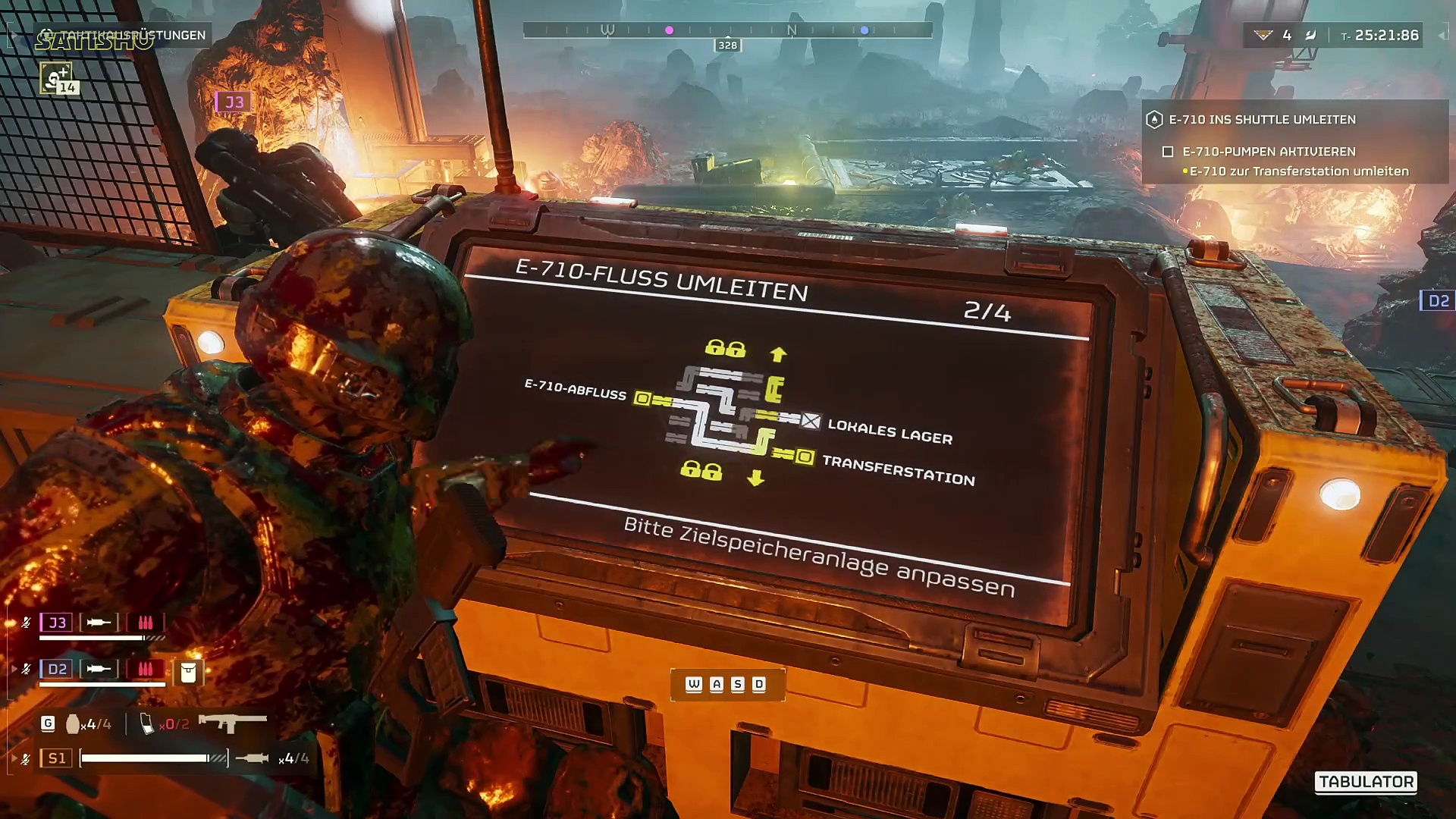Image resolution: width=1456 pixels, height=819 pixels.
Task: Select the primary weapon rifle icon
Action: [232, 722]
